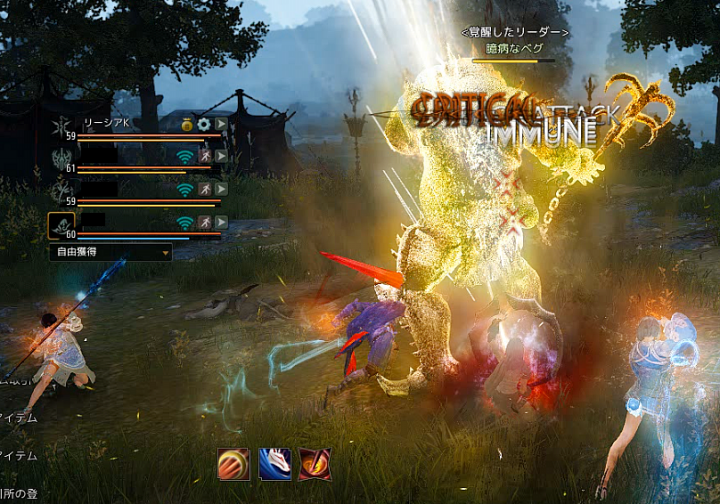
Task: Activate the red swirling vortex skill icon
Action: [314, 464]
